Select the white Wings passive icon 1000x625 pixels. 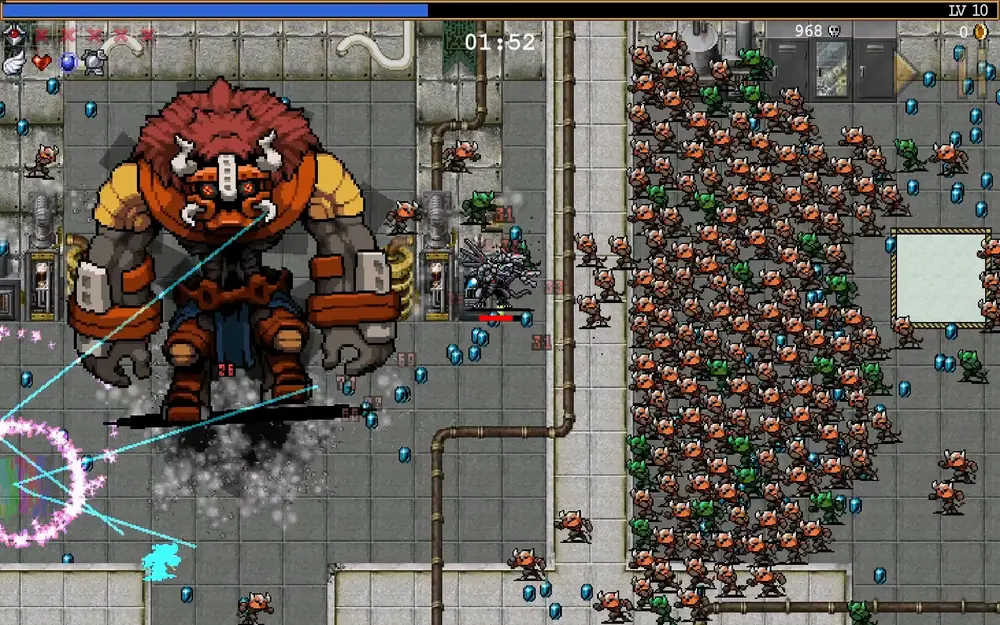coord(14,62)
